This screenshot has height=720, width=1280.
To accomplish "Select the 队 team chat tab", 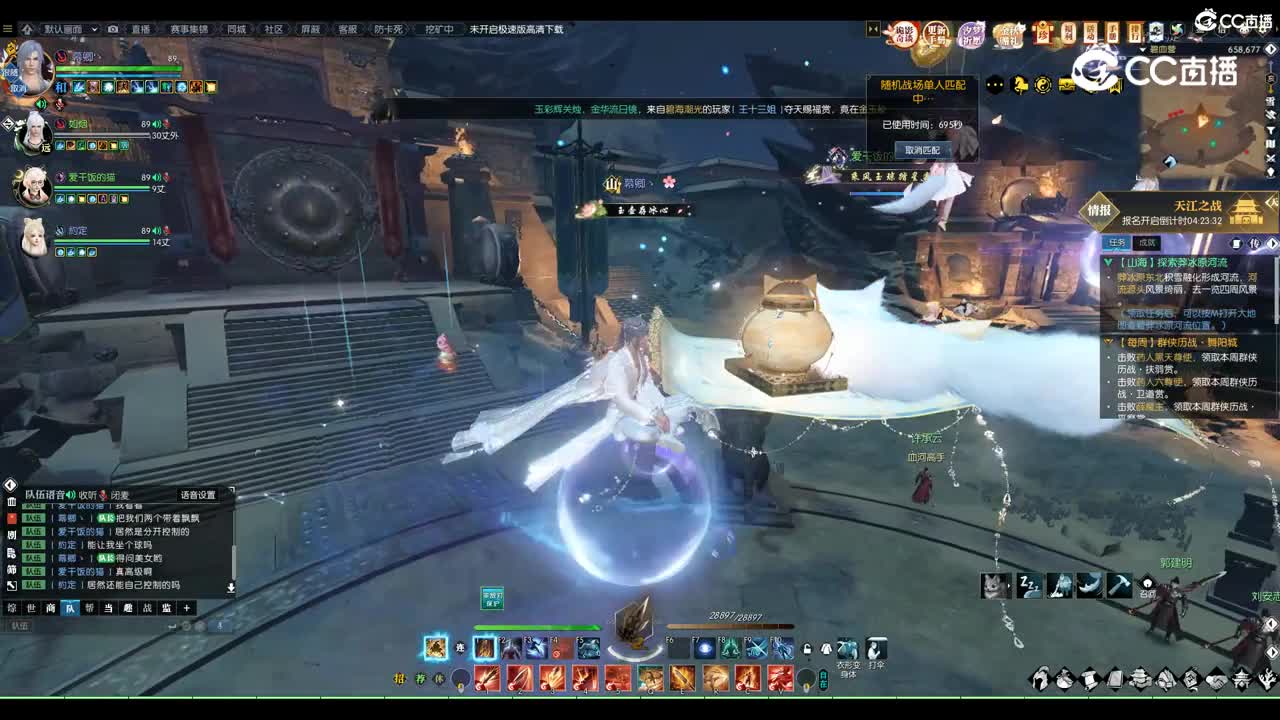I will [x=69, y=608].
